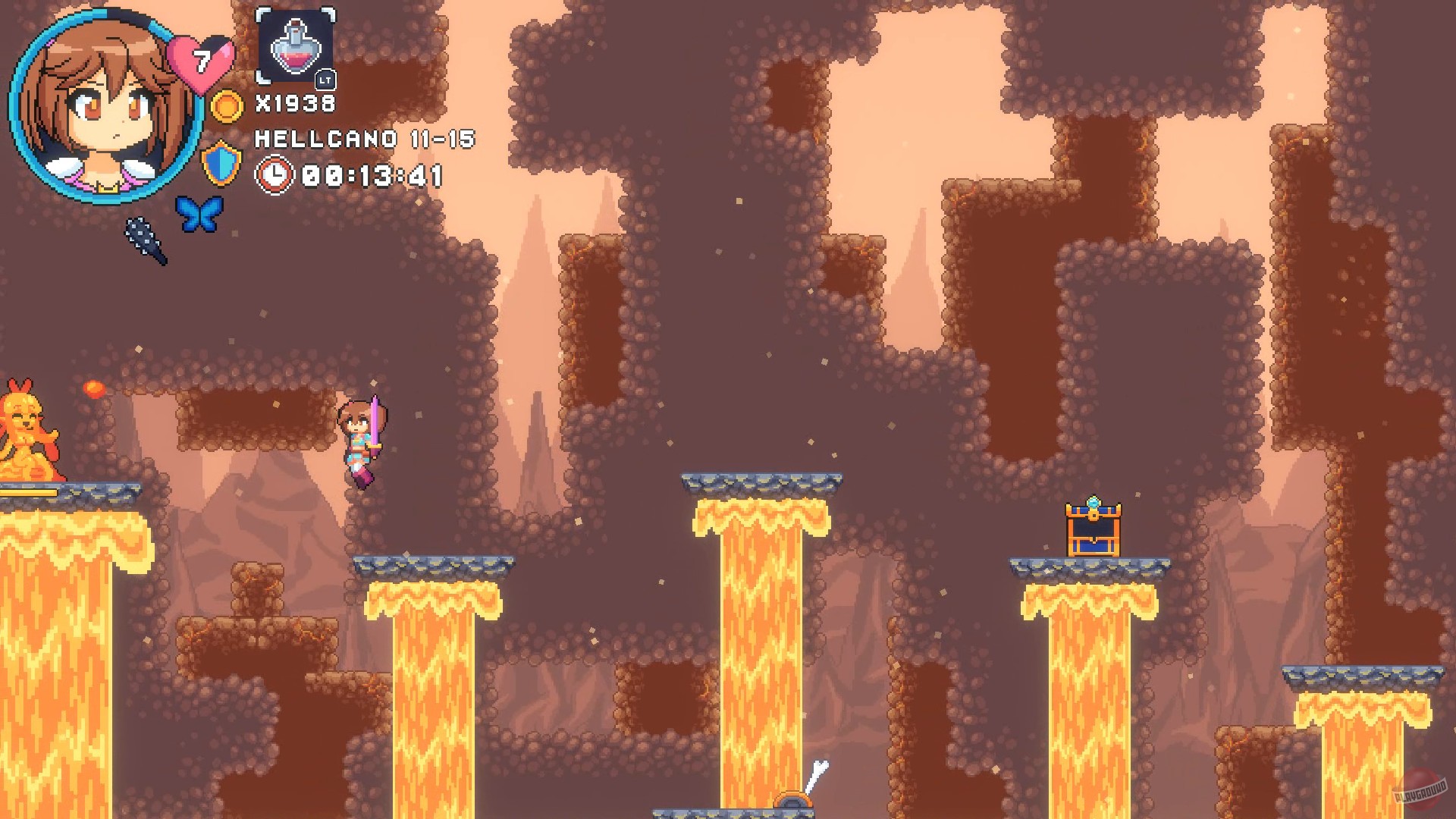Click the 00:13:41 timer readout
The width and height of the screenshot is (1456, 819).
[372, 176]
